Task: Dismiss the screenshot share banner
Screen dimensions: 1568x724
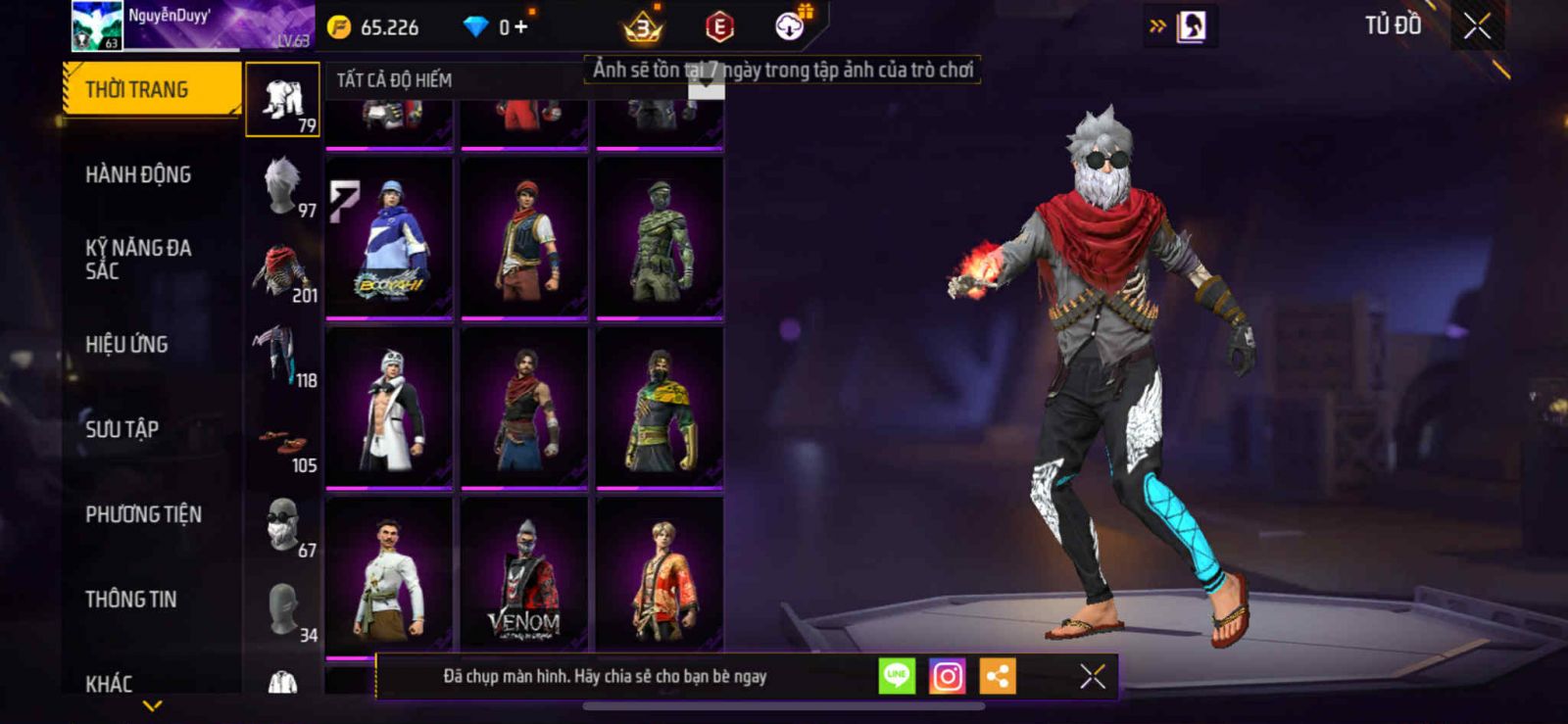Action: coord(1092,676)
